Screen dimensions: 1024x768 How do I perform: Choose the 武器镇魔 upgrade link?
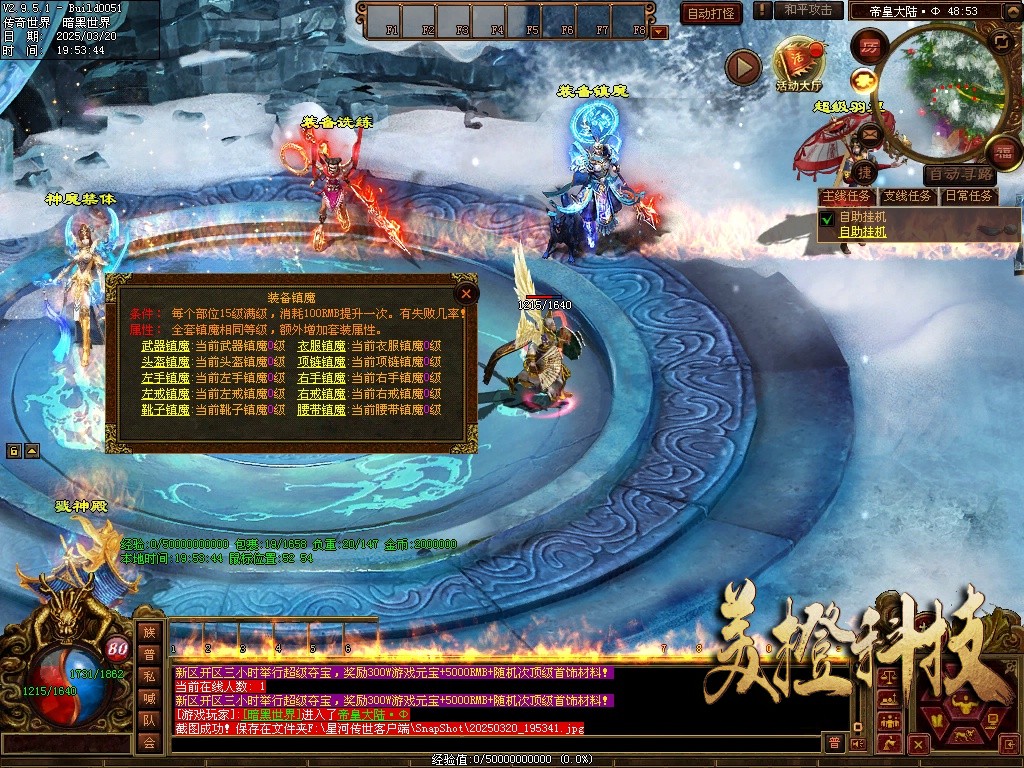click(165, 346)
